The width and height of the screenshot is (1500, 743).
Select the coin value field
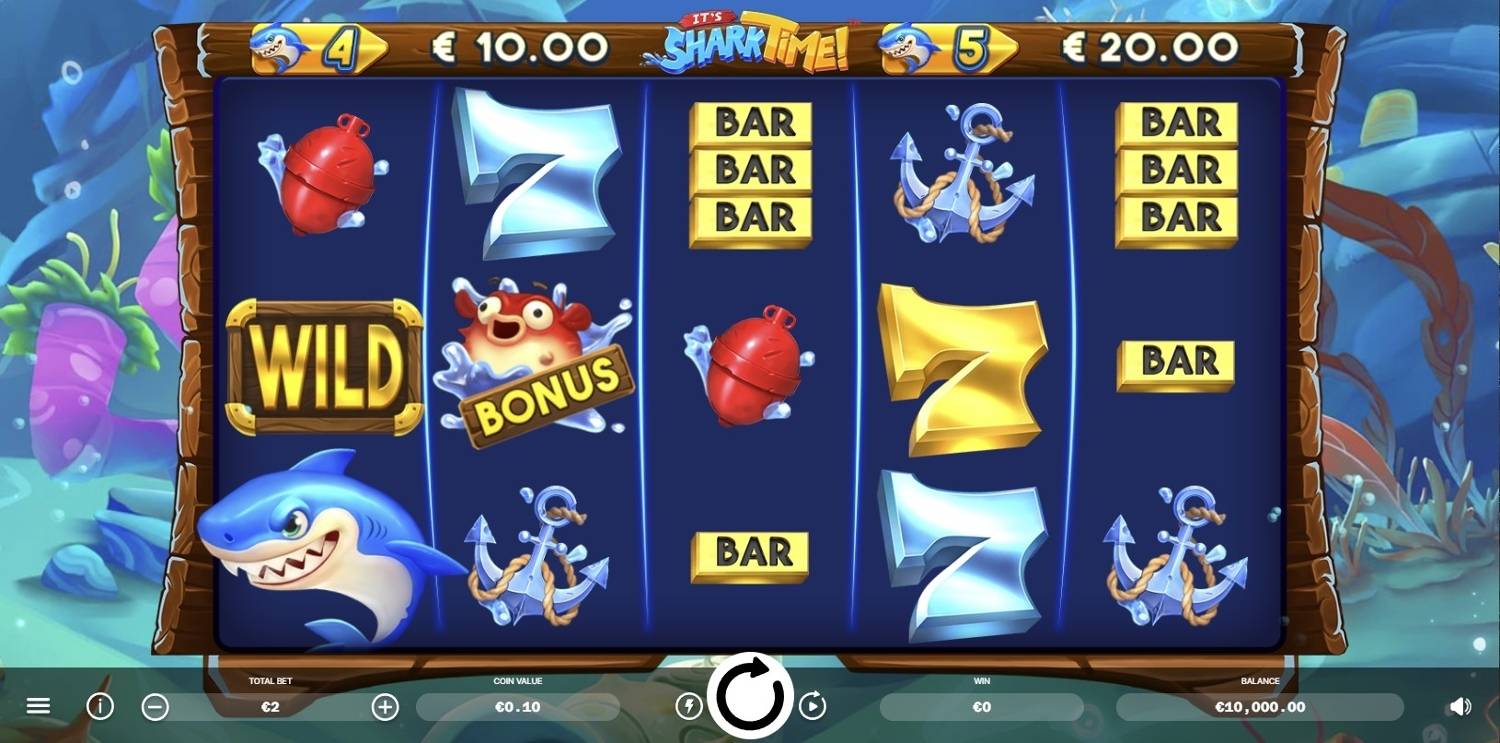pos(517,707)
